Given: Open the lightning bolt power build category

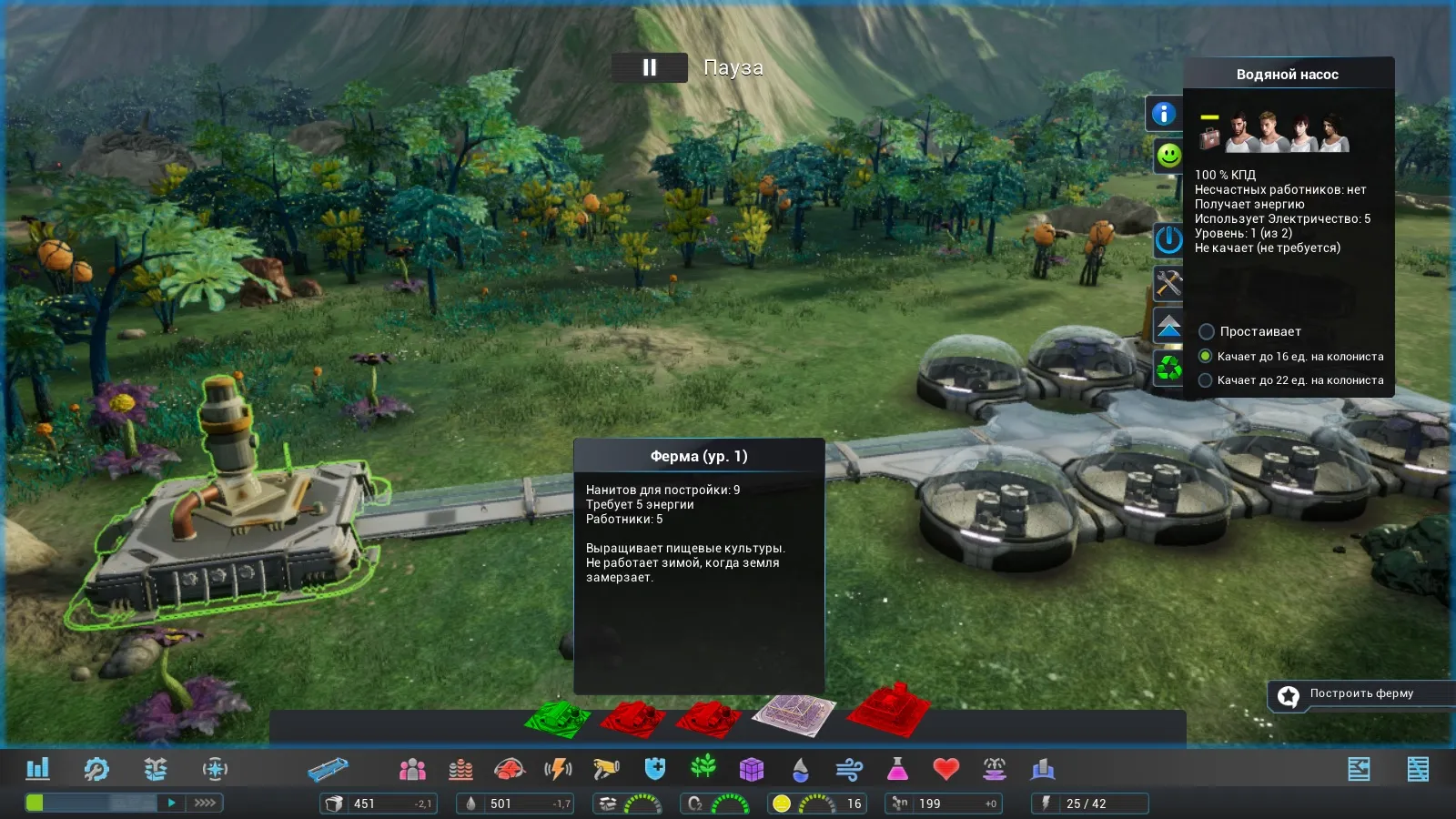Looking at the screenshot, I should point(558,770).
